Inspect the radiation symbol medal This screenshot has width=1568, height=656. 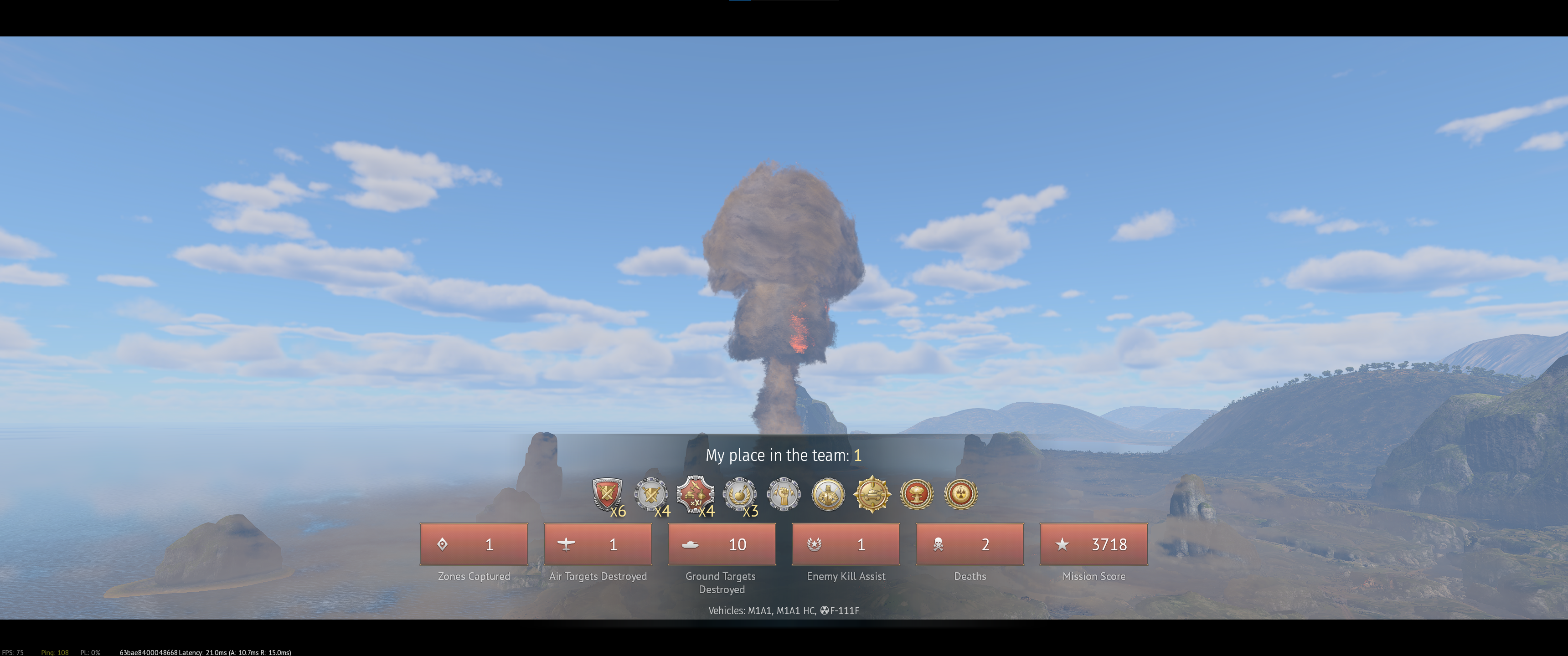click(960, 493)
